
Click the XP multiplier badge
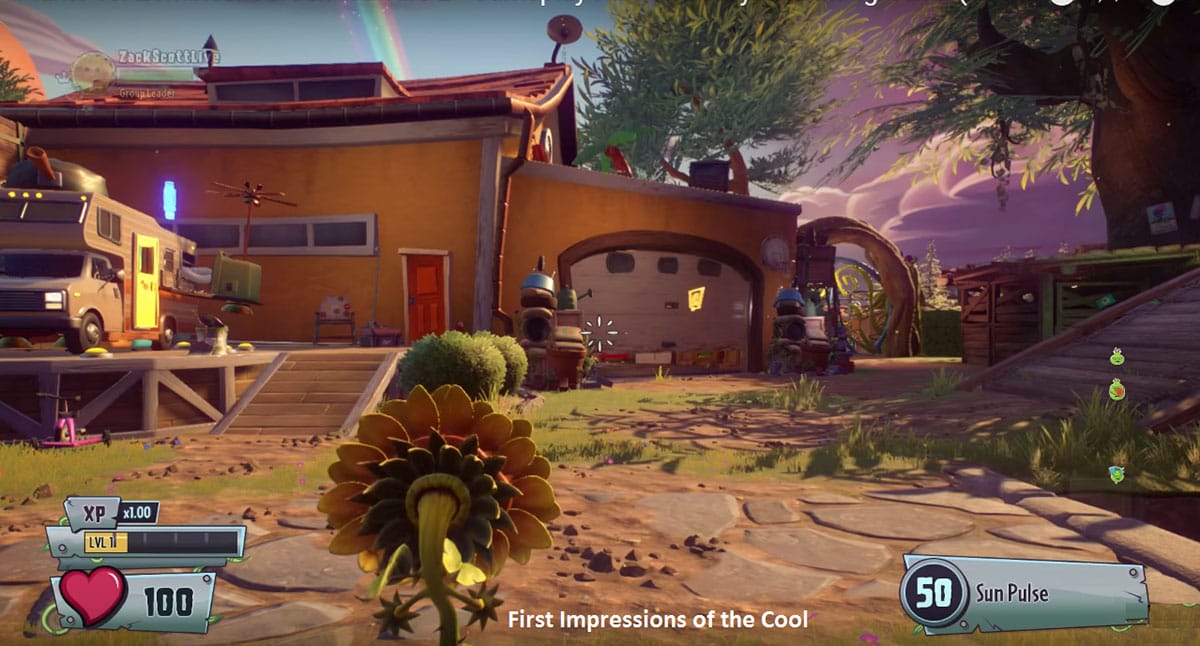[x=138, y=513]
